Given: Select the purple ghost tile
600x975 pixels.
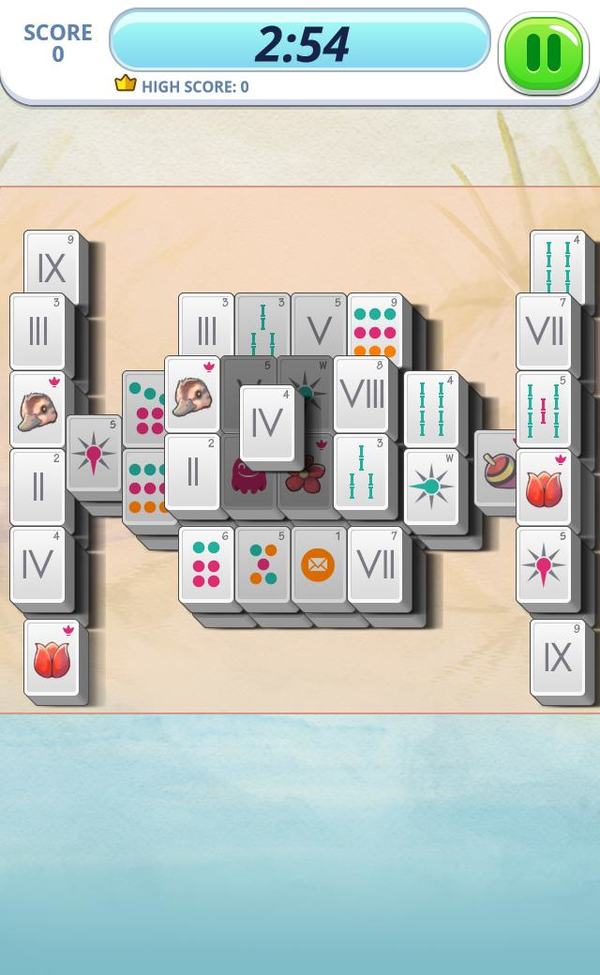Looking at the screenshot, I should [247, 477].
